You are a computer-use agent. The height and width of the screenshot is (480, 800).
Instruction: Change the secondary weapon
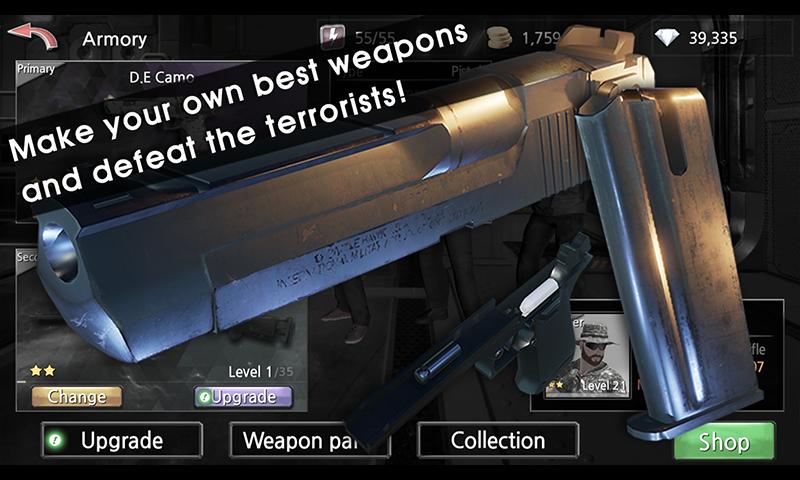pos(77,397)
